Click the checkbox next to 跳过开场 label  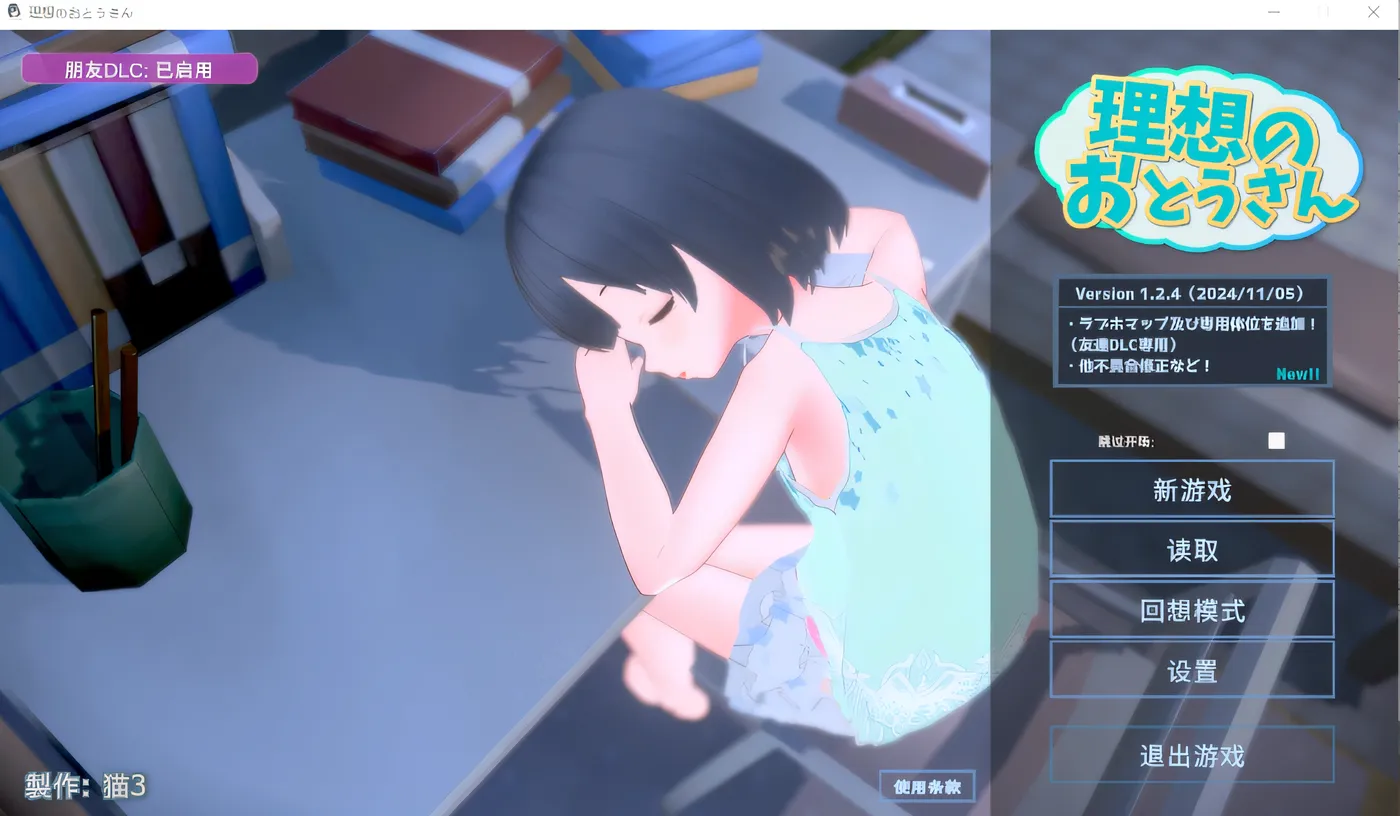coord(1275,439)
